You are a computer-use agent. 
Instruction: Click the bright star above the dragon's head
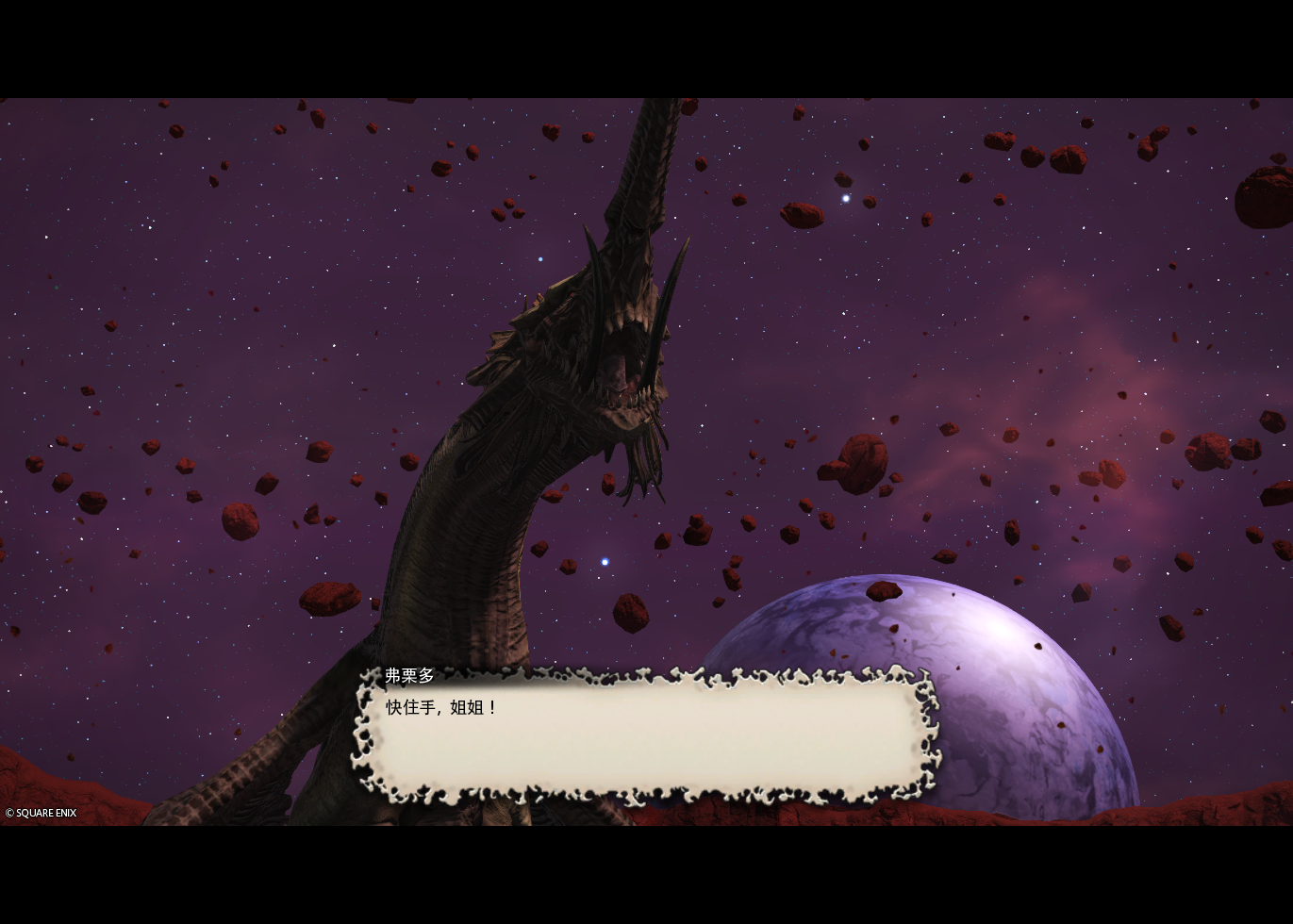tap(846, 198)
